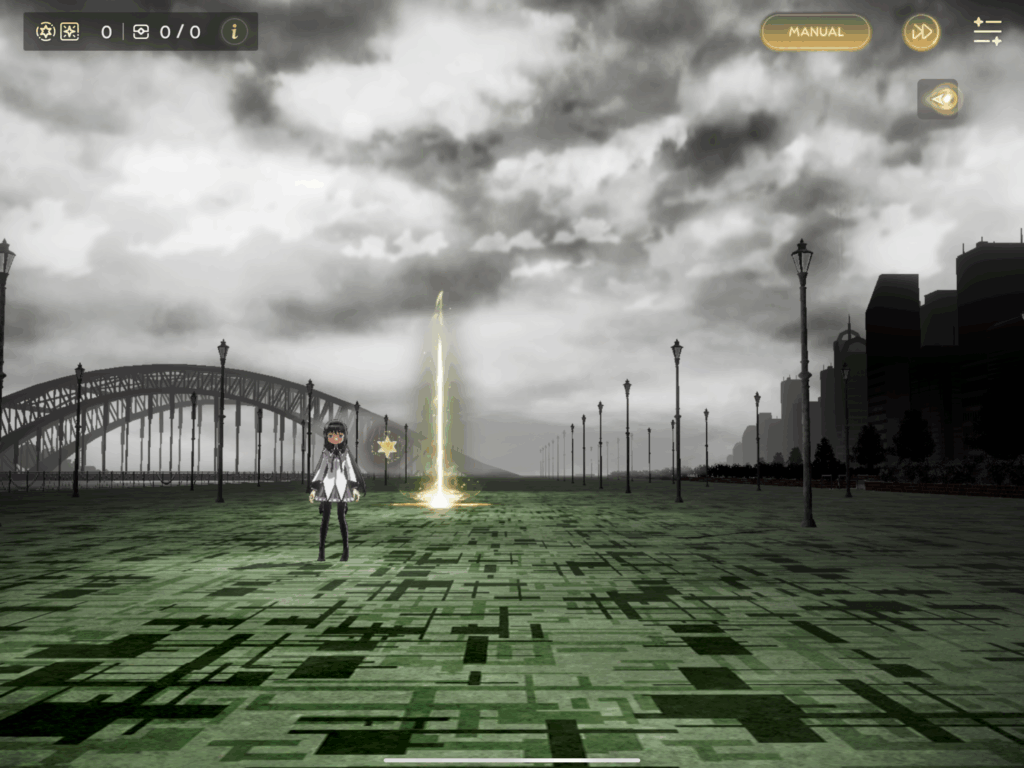Activate the fast-forward speed button
This screenshot has height=768, width=1024.
pos(921,32)
